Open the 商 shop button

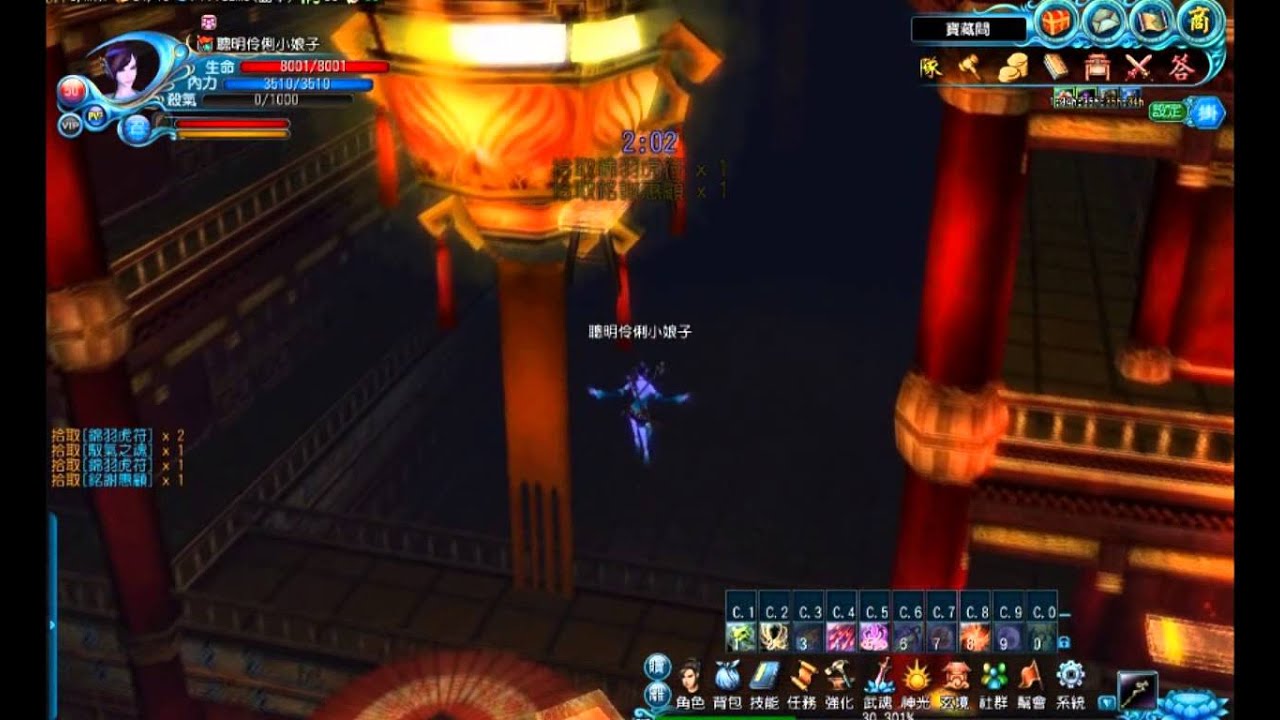[x=1198, y=22]
